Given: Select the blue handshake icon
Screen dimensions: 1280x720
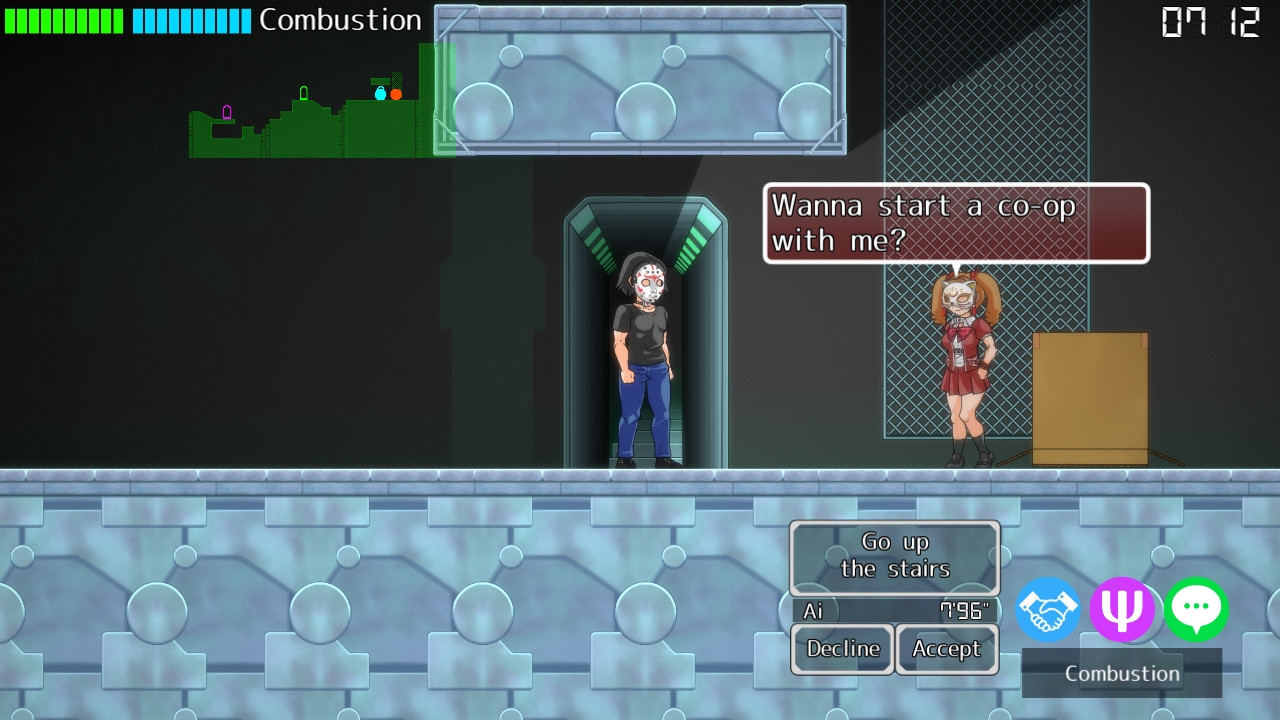Looking at the screenshot, I should pyautogui.click(x=1048, y=609).
